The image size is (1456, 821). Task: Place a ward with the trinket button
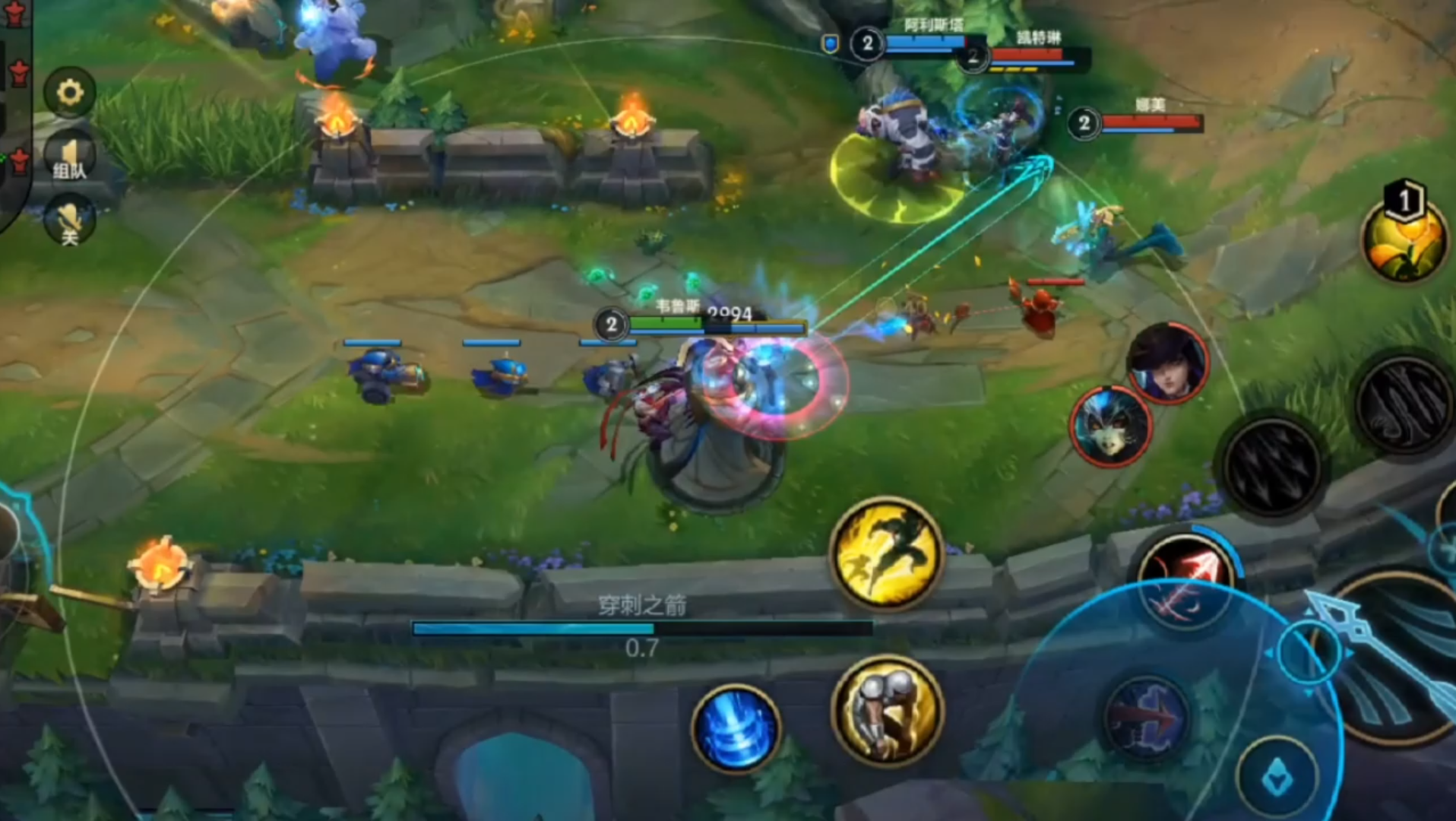point(1278,778)
